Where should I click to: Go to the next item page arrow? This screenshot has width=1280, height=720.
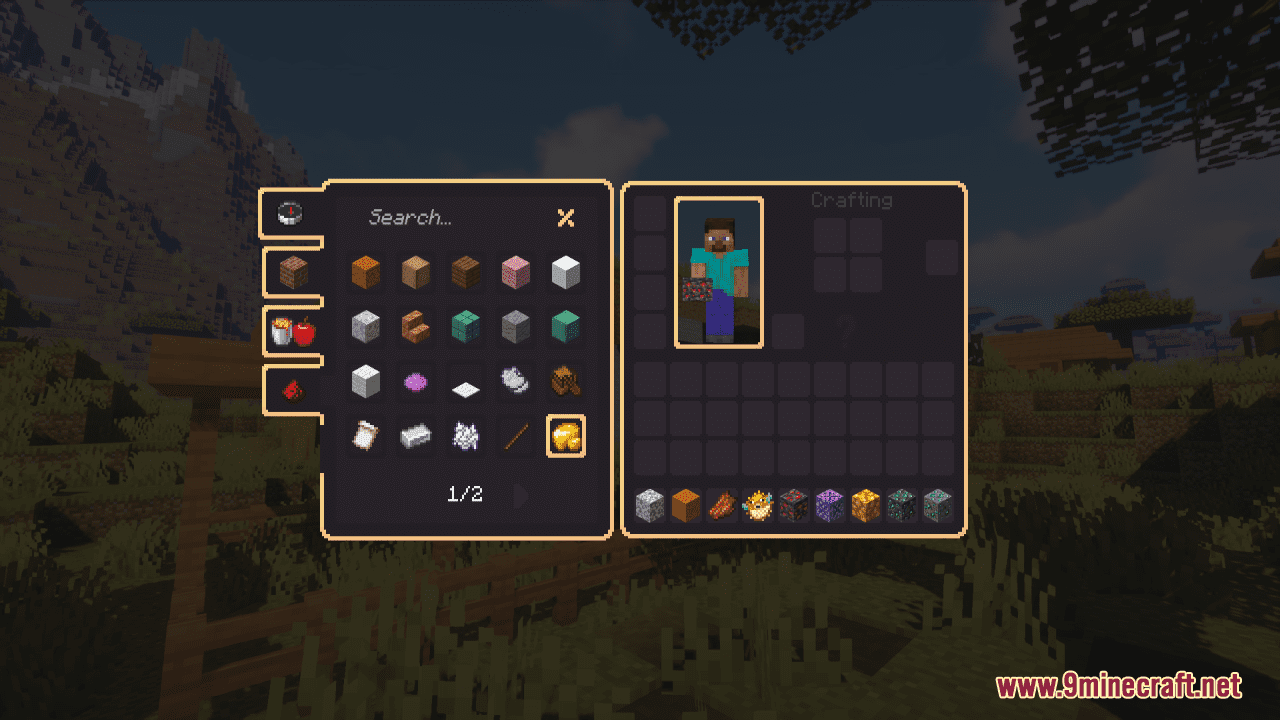coord(520,495)
